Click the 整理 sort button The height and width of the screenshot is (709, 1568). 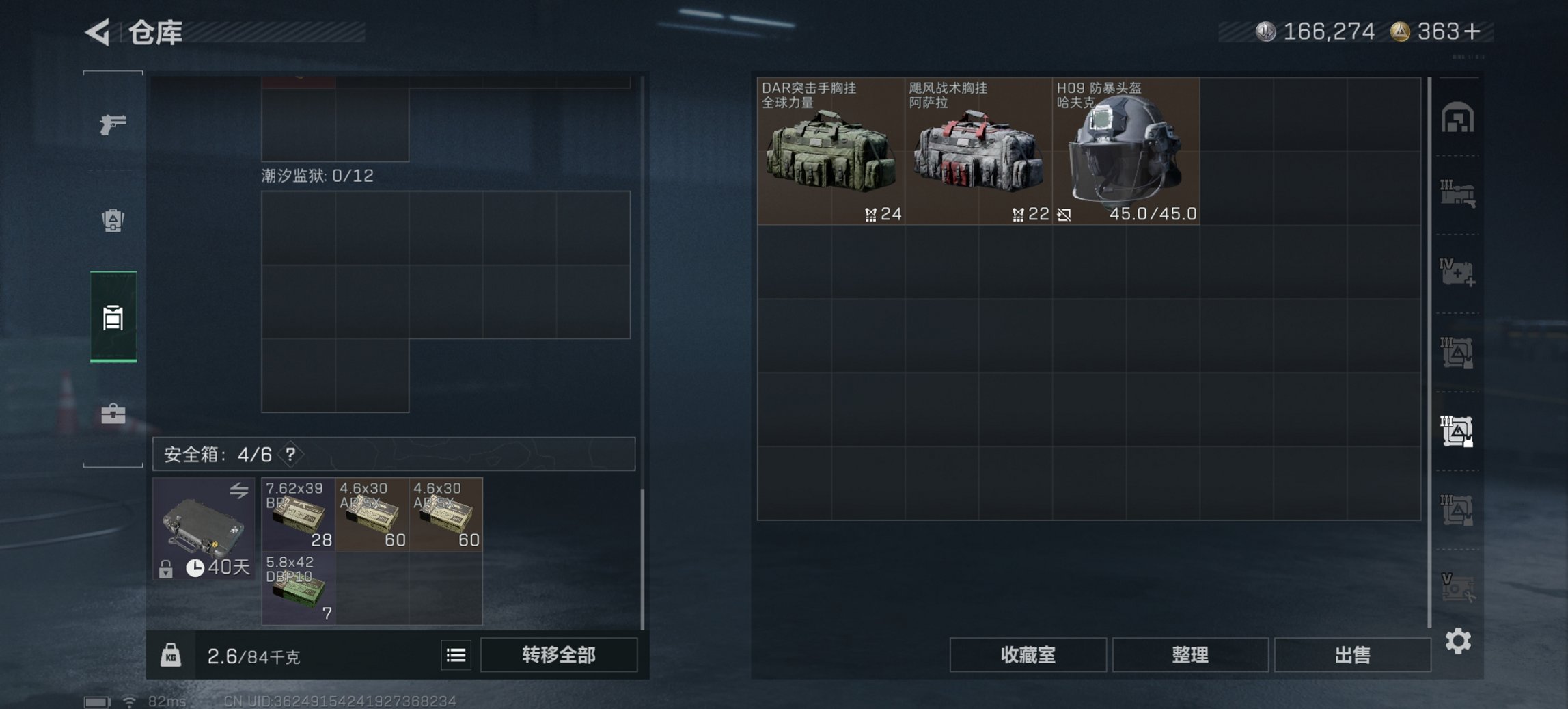[x=1190, y=654]
